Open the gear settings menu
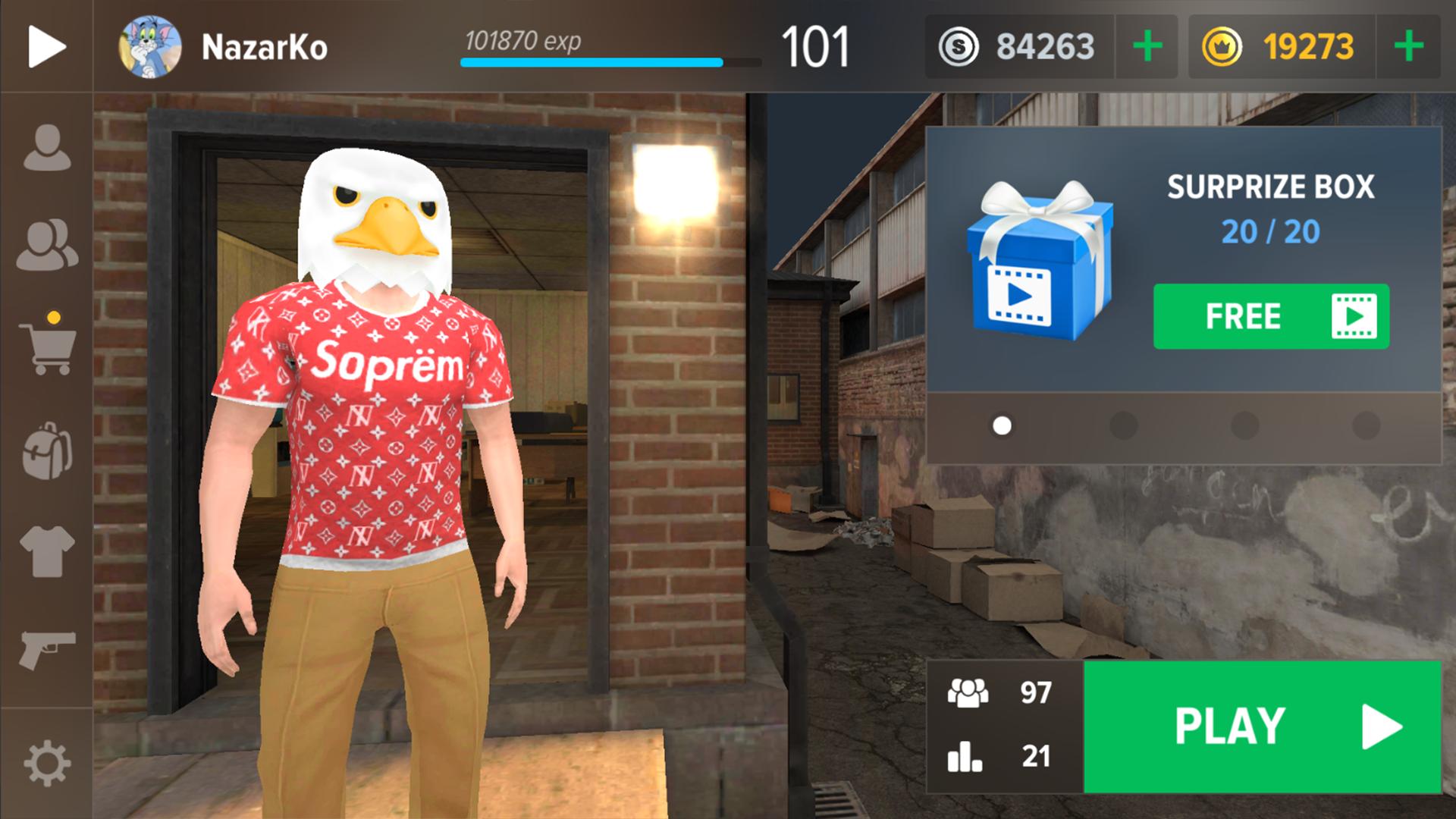 tap(47, 763)
